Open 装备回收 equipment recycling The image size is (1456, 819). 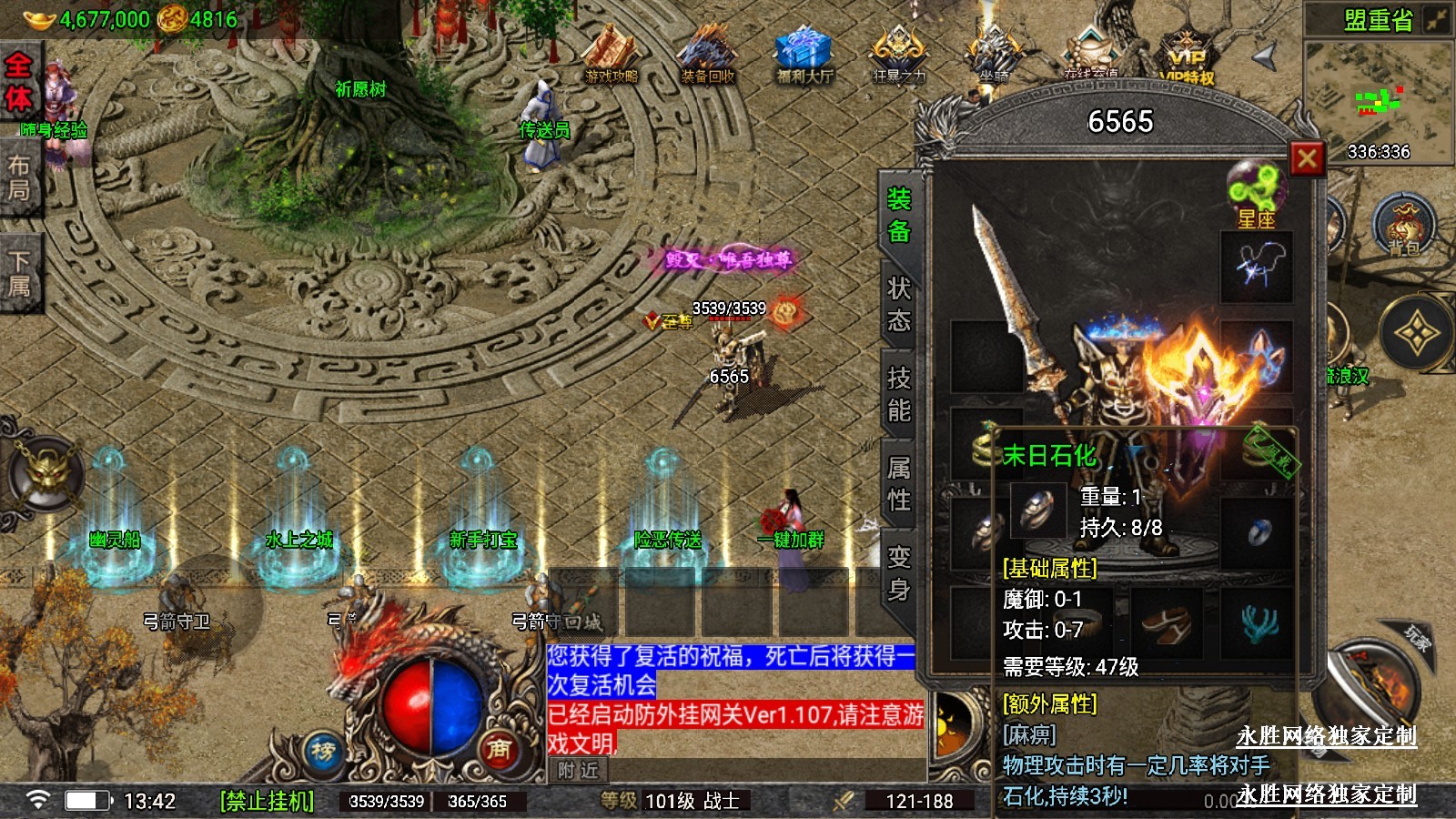708,56
